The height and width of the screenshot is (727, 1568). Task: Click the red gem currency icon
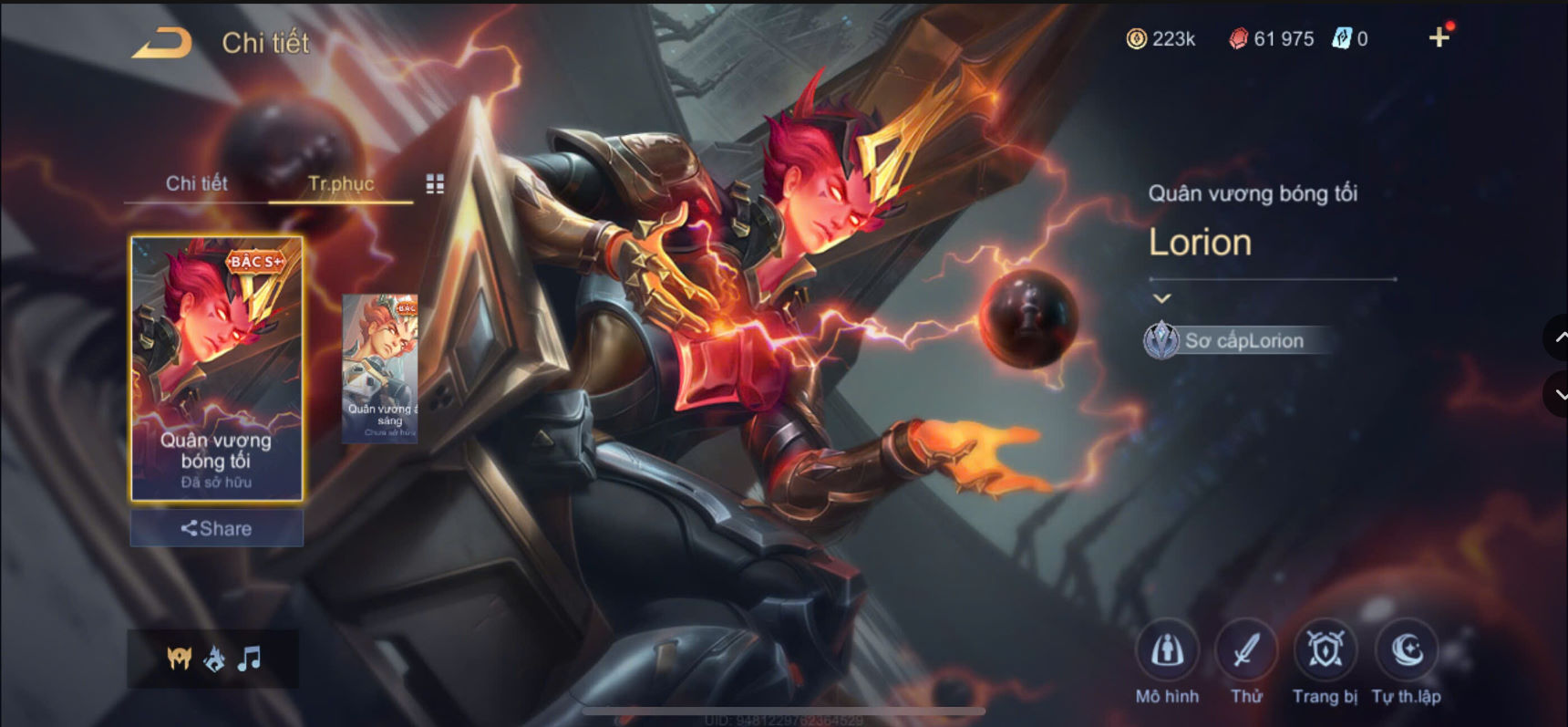tap(1238, 38)
